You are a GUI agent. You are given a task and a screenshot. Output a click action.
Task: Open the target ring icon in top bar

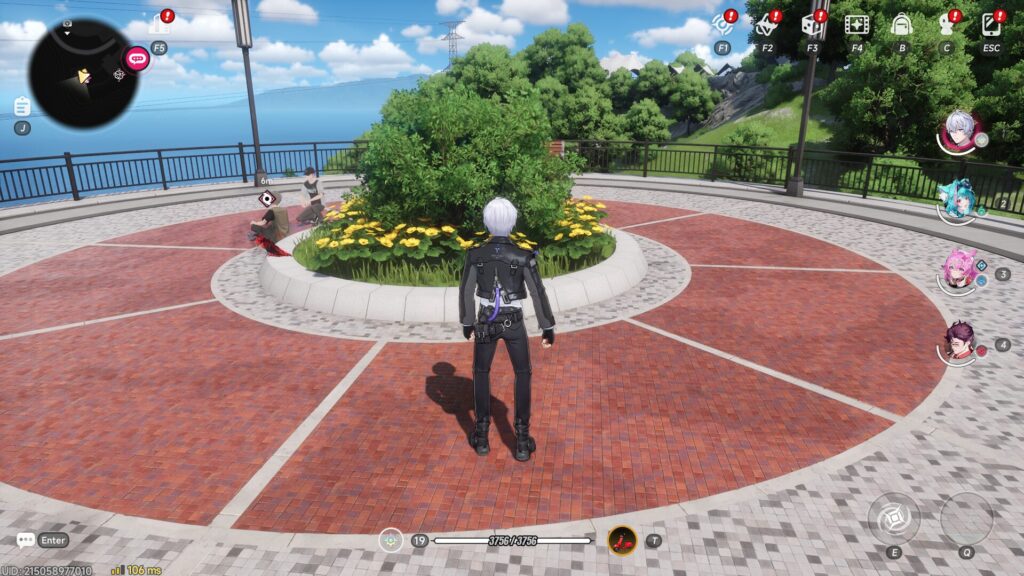pyautogui.click(x=722, y=24)
